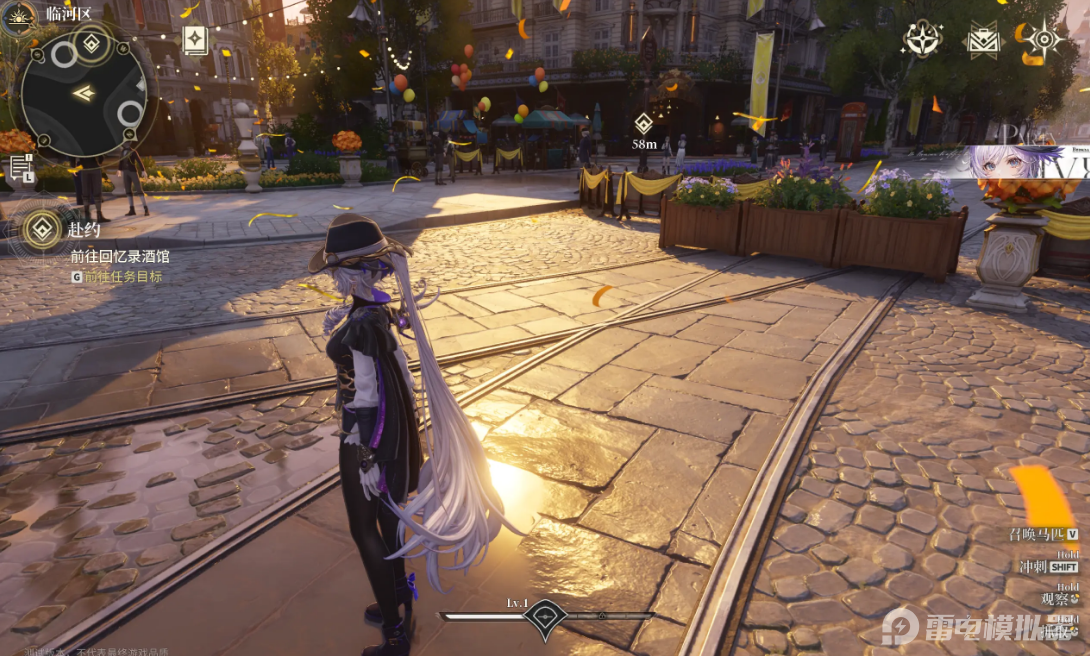This screenshot has height=656, width=1090.
Task: Open the quest log list icon
Action: coord(21,169)
